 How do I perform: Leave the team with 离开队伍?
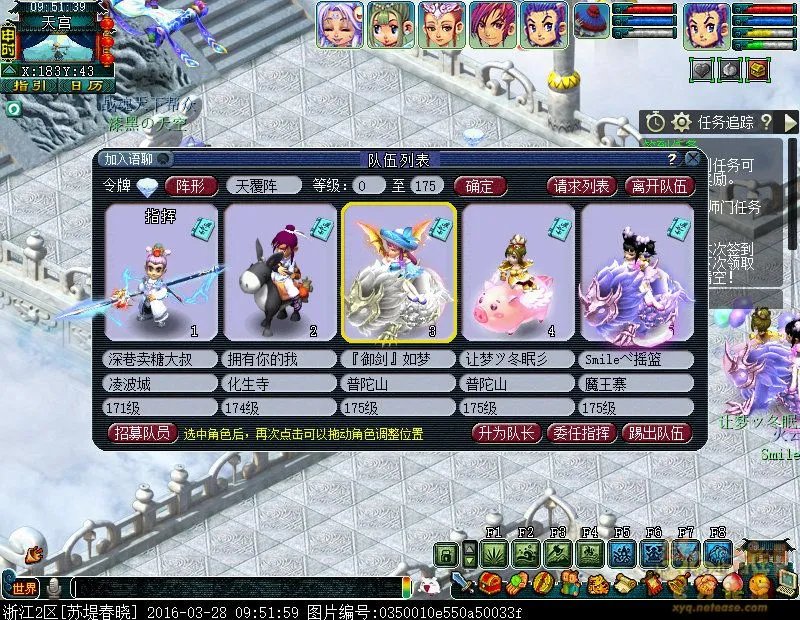pyautogui.click(x=658, y=185)
